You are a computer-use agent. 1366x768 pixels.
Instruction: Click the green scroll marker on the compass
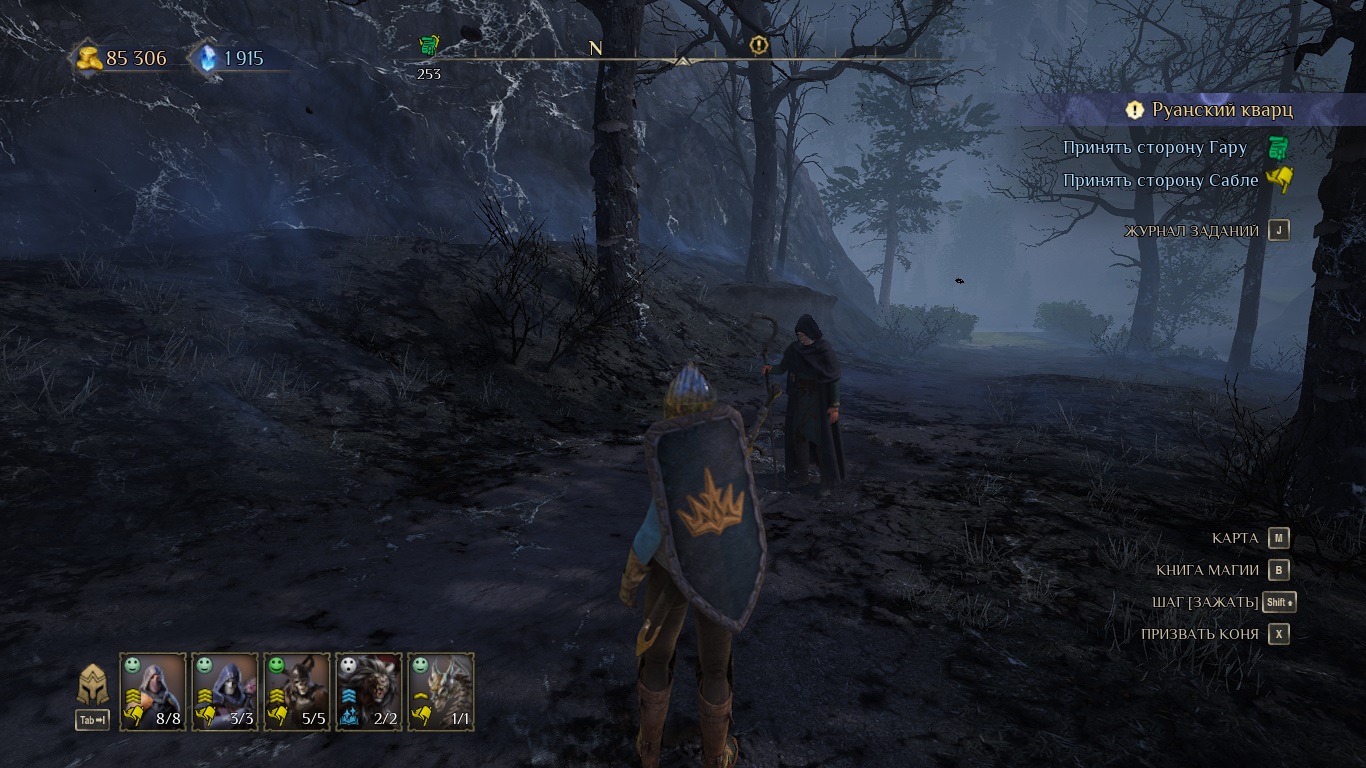tap(429, 45)
